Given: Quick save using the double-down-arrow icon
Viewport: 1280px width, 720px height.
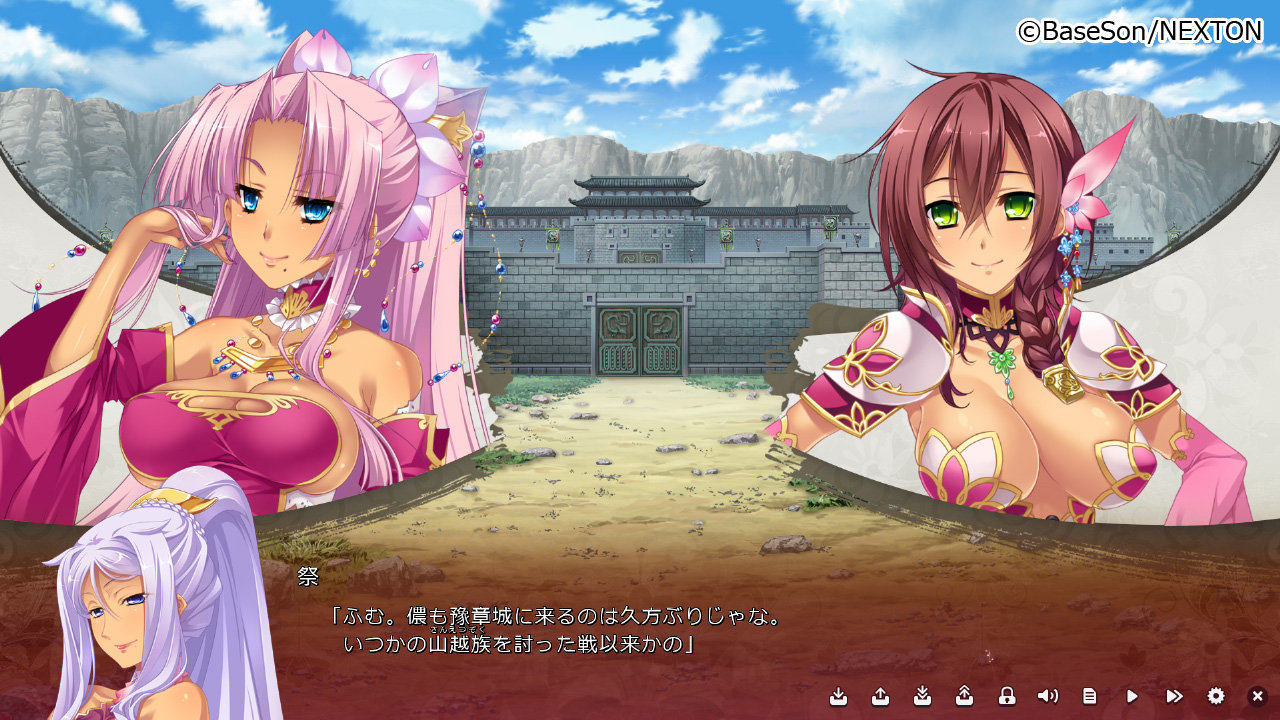Looking at the screenshot, I should pos(923,696).
